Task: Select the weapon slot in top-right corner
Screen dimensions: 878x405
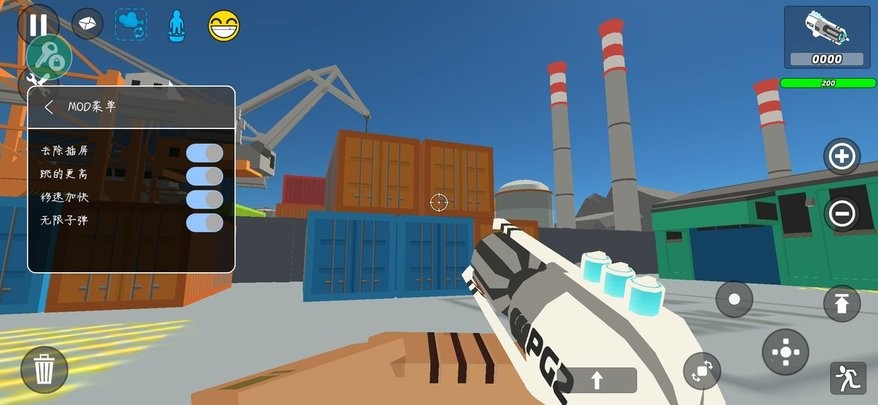Action: 827,37
